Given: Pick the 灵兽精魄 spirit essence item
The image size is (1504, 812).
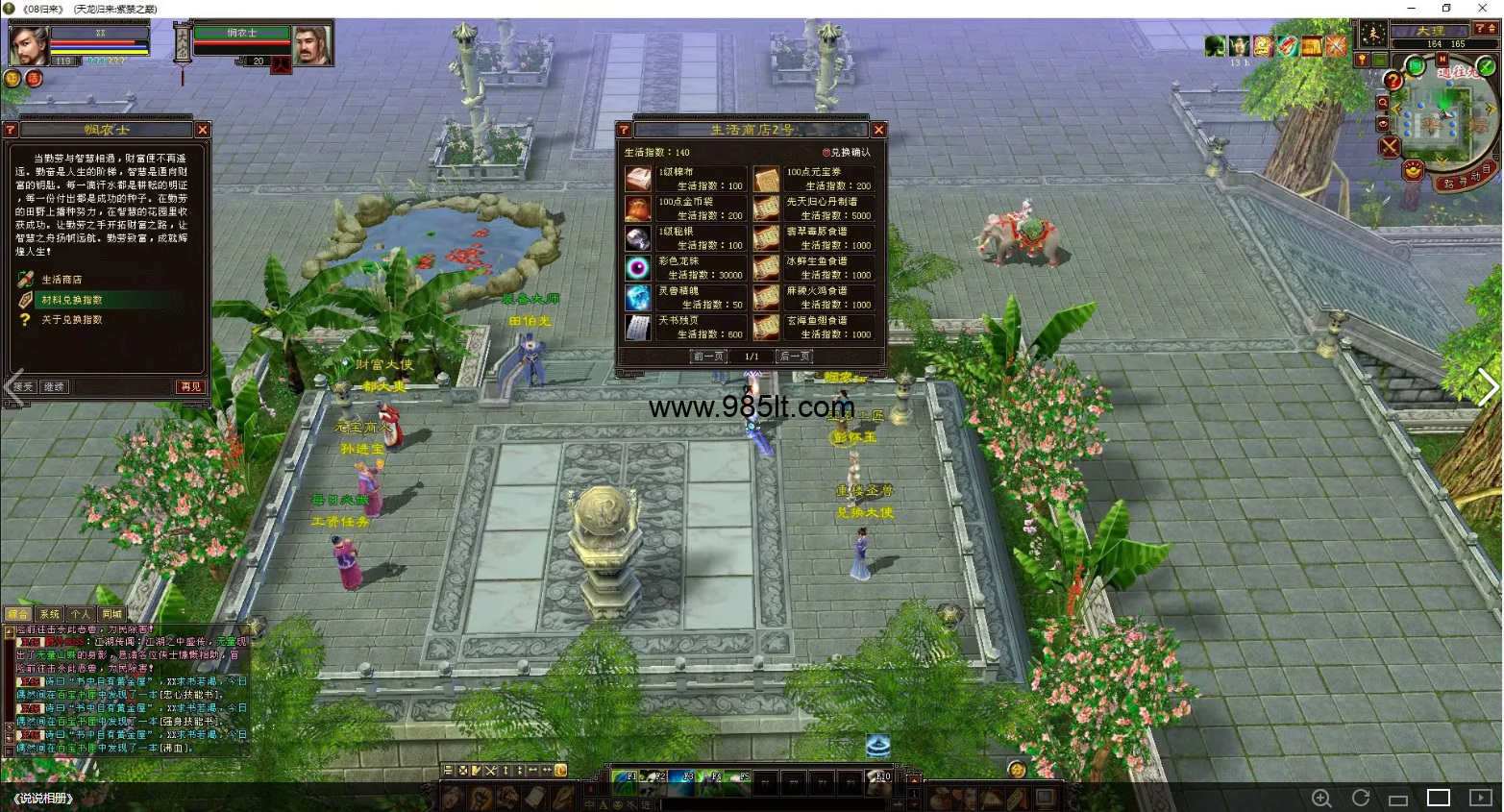Looking at the screenshot, I should click(638, 298).
